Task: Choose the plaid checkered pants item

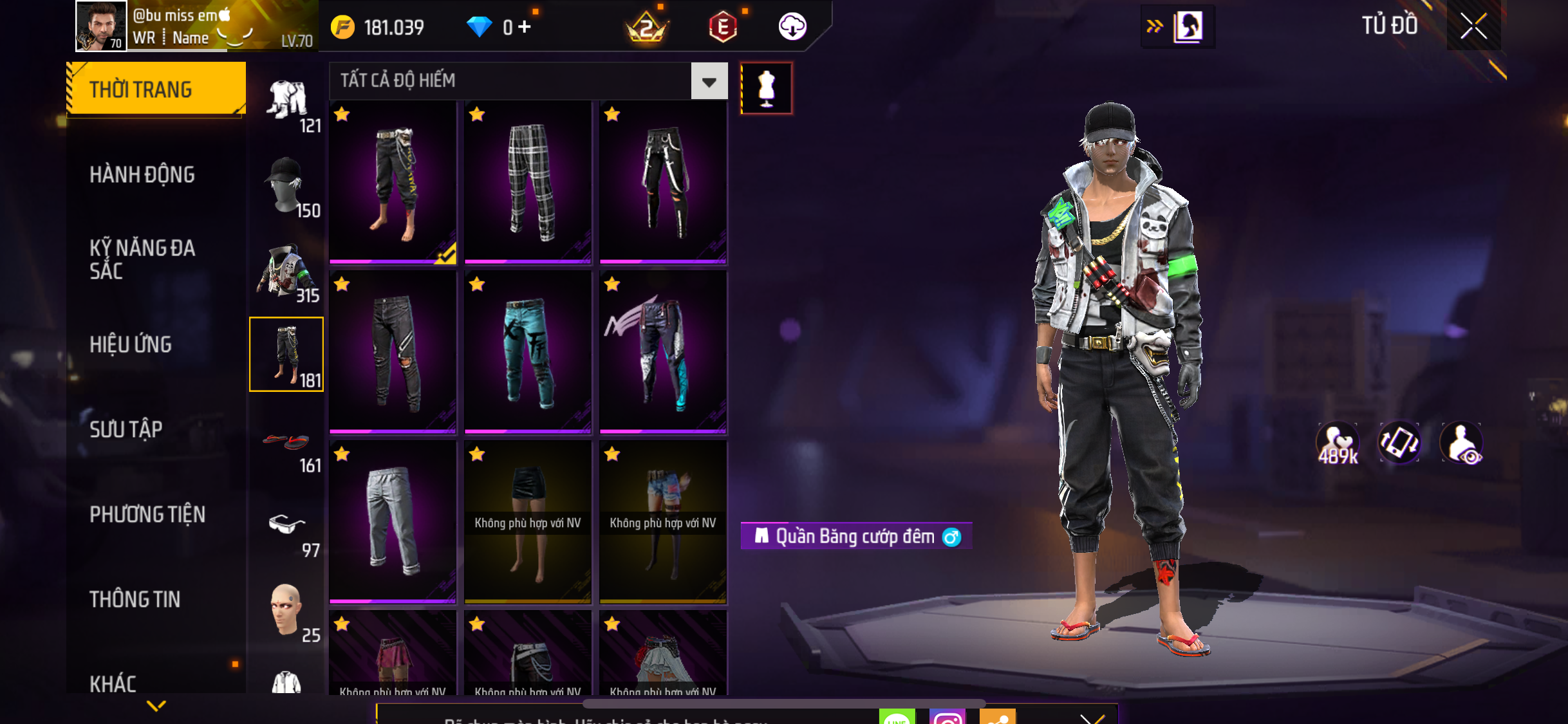Action: tap(528, 182)
